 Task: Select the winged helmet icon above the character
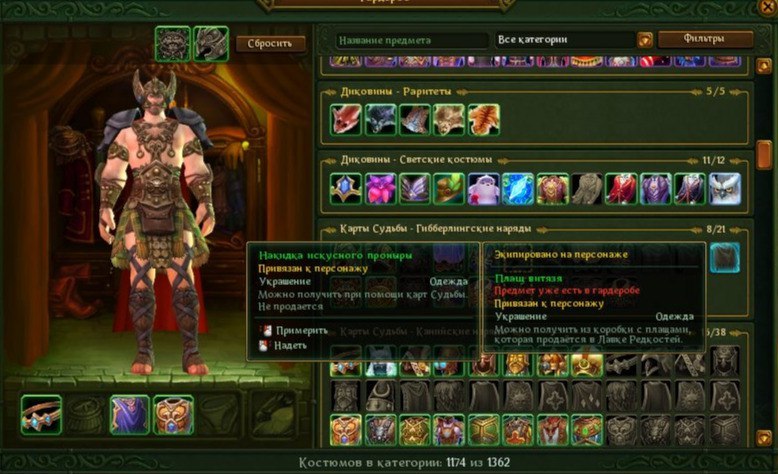click(x=210, y=43)
